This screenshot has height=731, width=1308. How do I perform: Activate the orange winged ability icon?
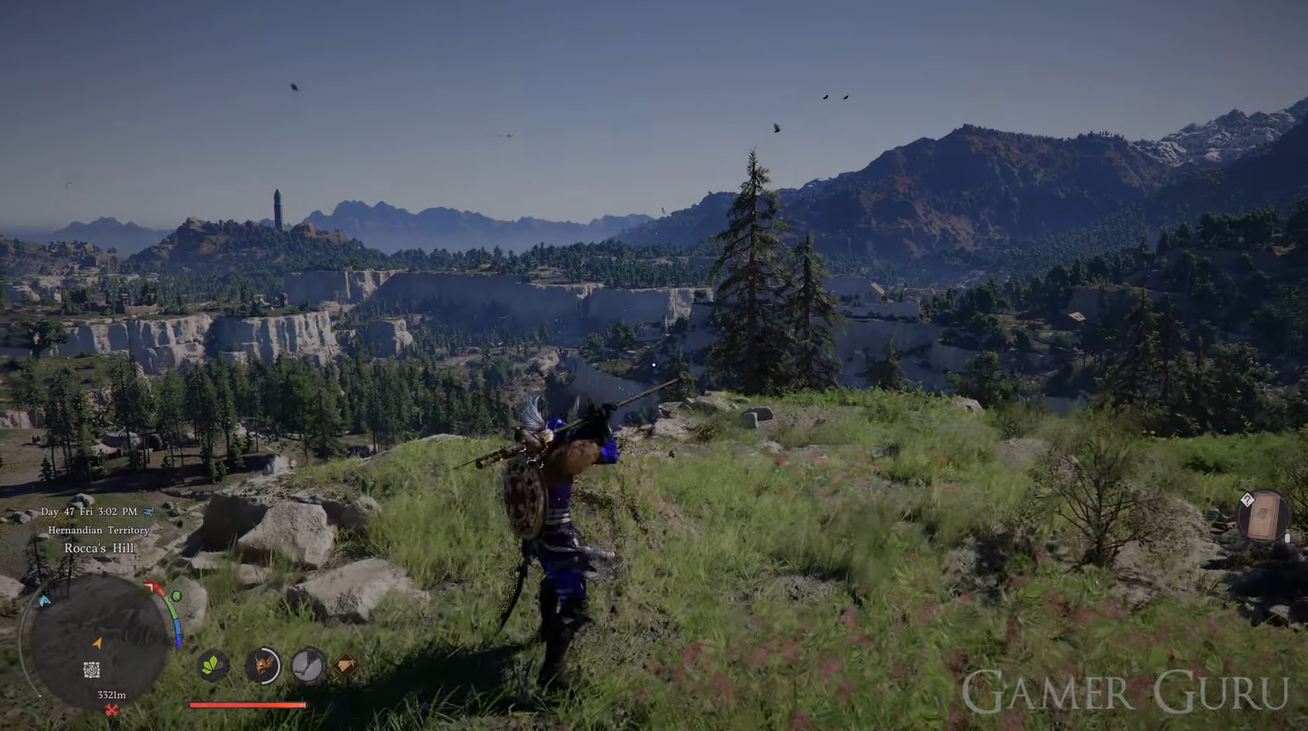coord(263,665)
